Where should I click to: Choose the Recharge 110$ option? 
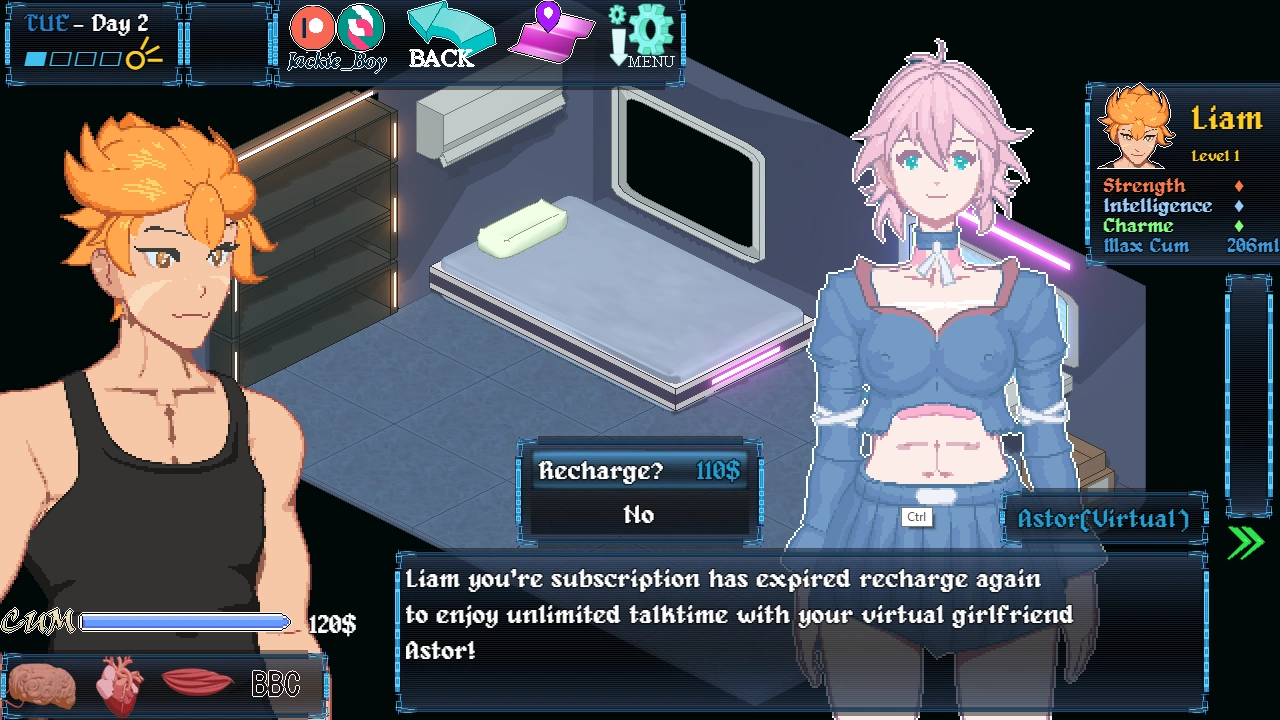[x=639, y=471]
